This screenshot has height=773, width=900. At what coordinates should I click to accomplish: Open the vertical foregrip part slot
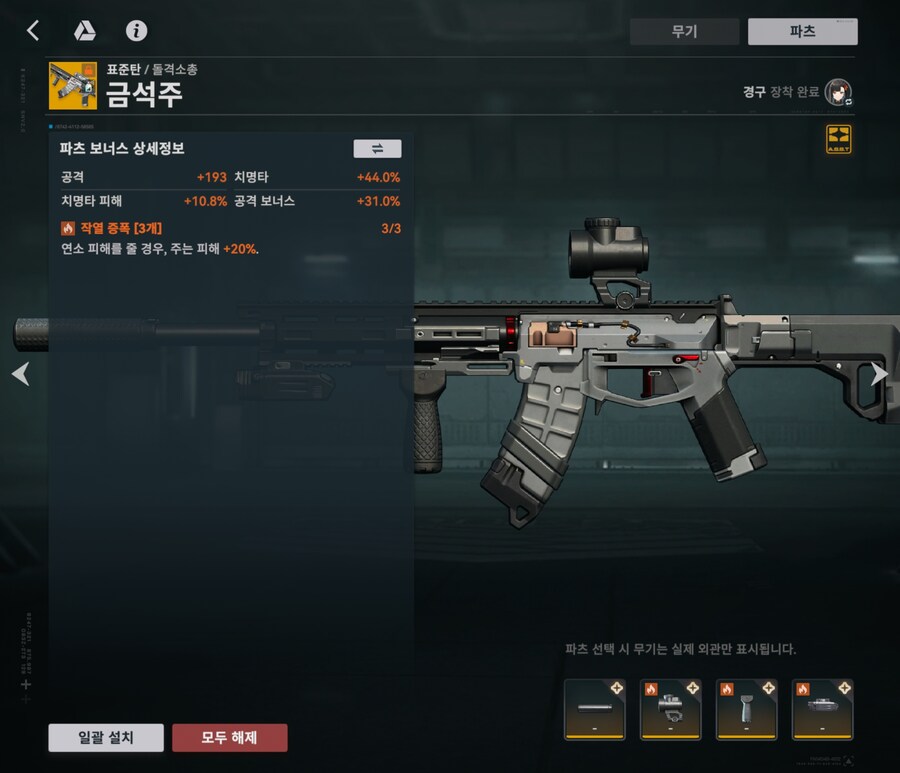click(x=747, y=709)
